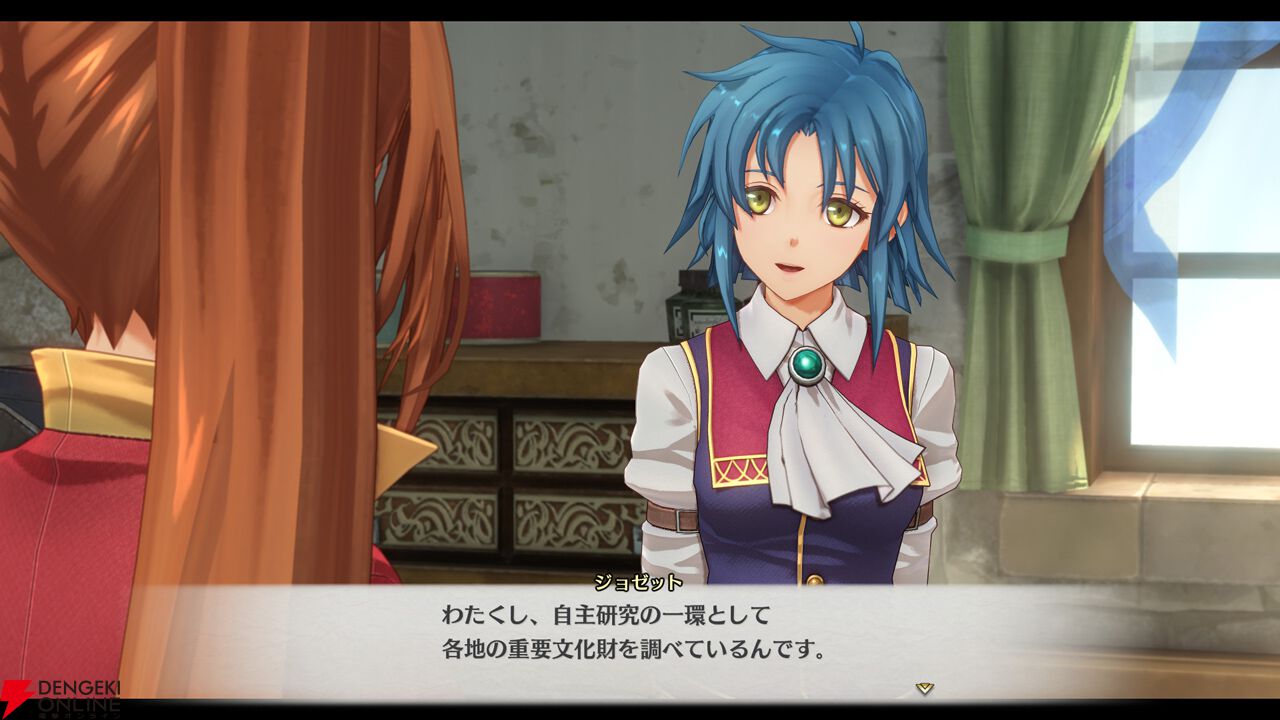Click the dialogue box to continue the conversation
1280x720 pixels.
click(x=640, y=640)
